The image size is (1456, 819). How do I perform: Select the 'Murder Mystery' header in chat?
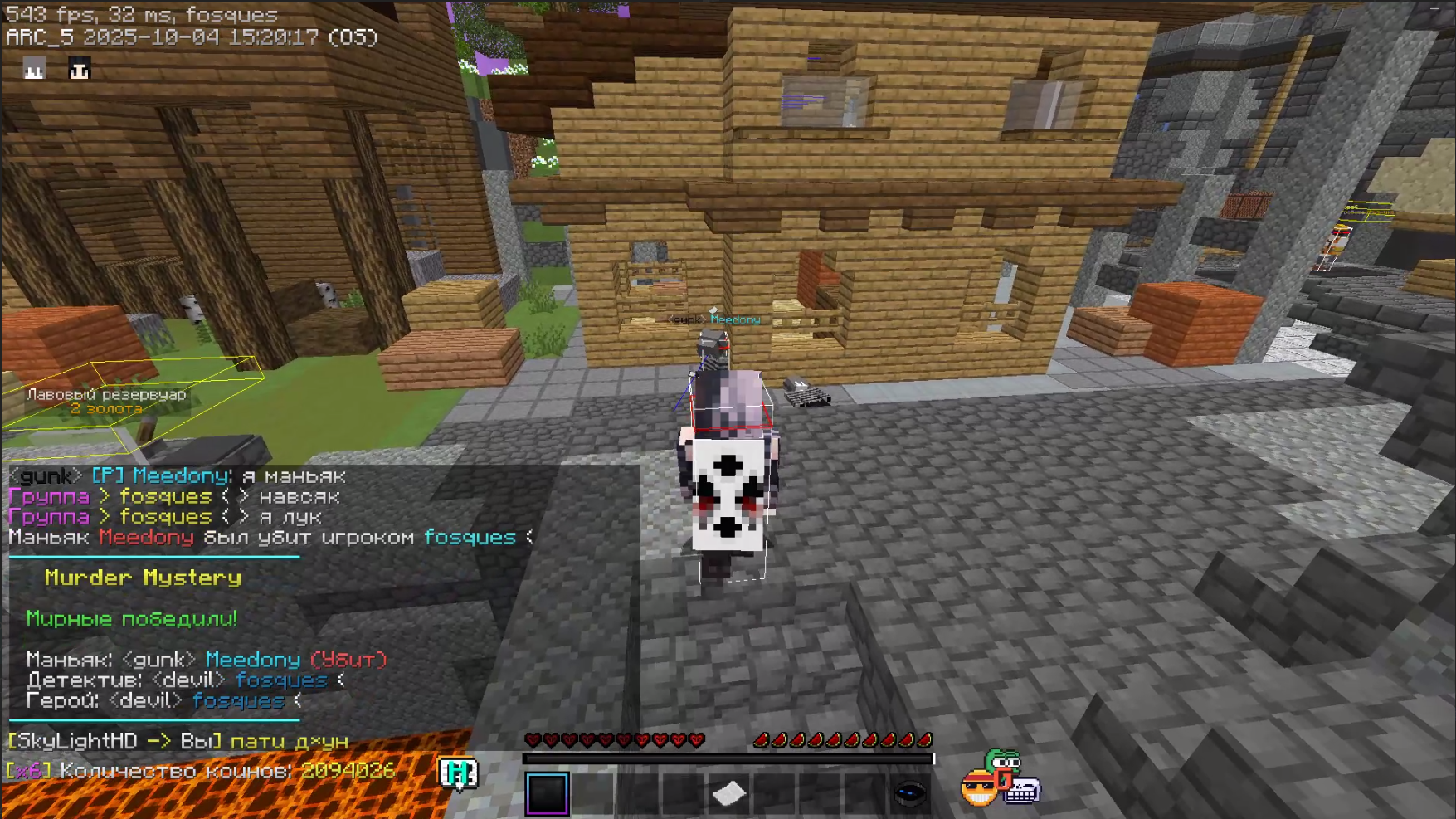coord(143,578)
